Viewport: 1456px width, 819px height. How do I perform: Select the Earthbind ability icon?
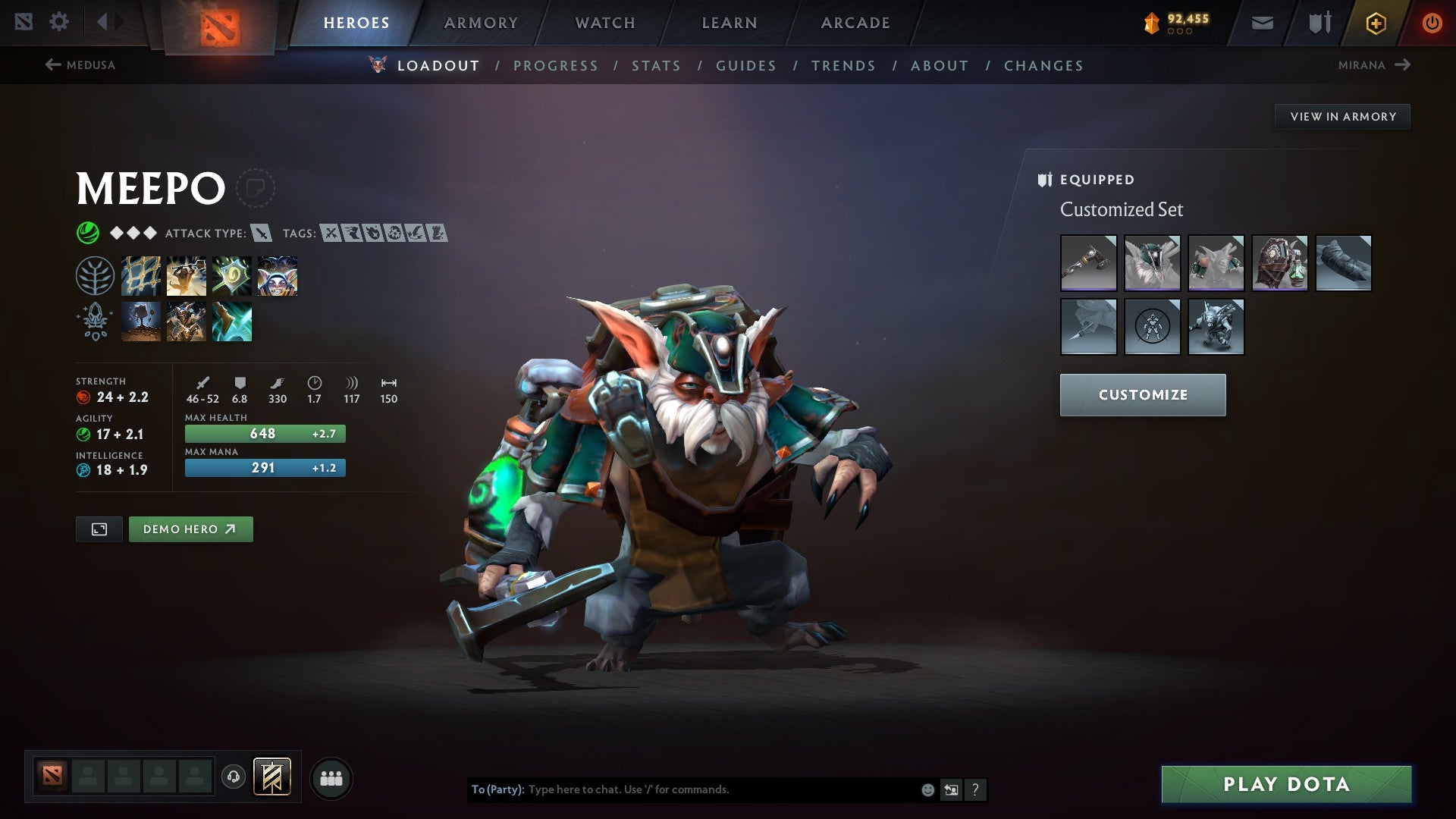point(141,275)
